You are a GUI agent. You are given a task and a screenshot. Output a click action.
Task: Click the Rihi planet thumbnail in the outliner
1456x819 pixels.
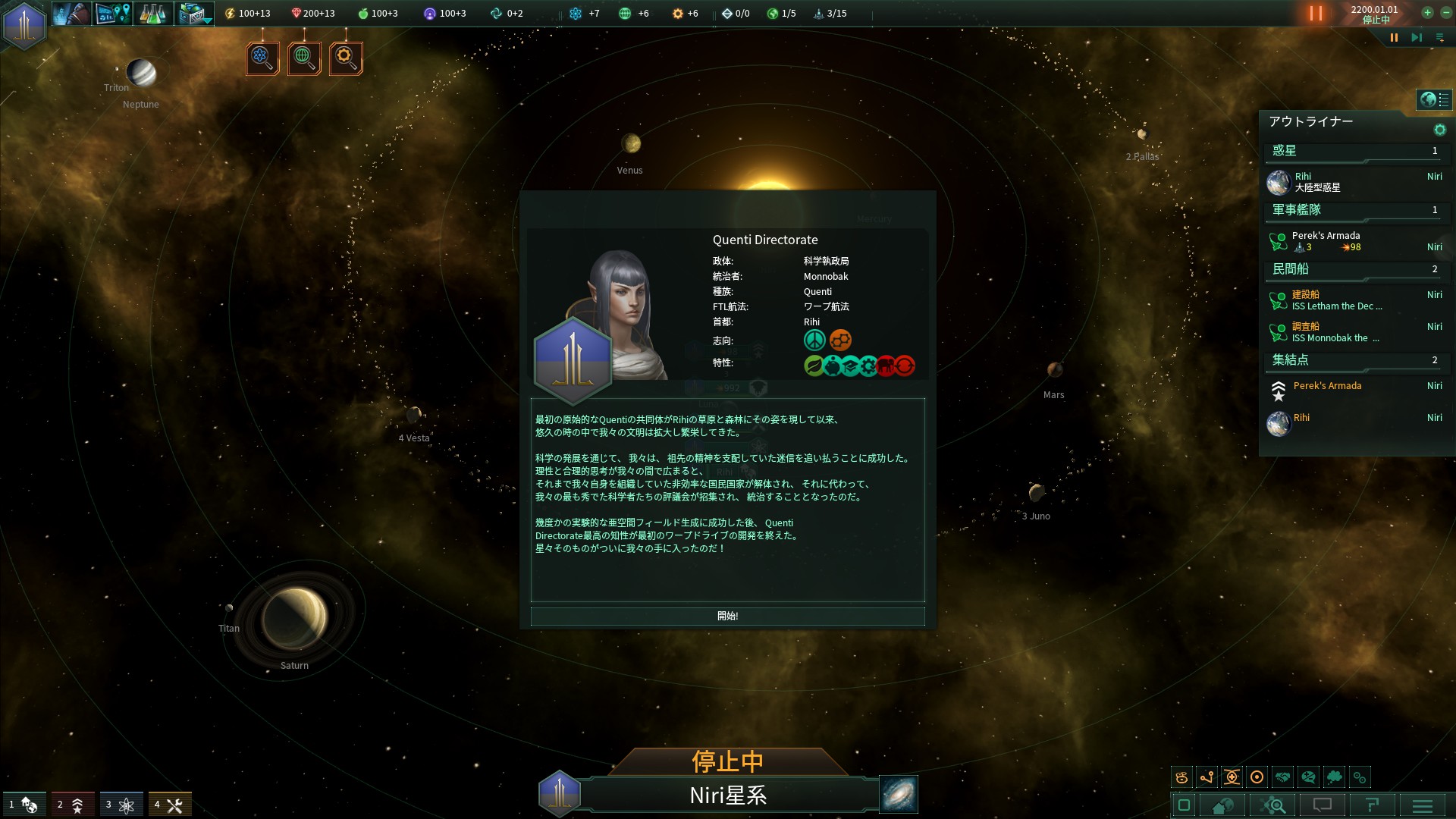pyautogui.click(x=1279, y=182)
